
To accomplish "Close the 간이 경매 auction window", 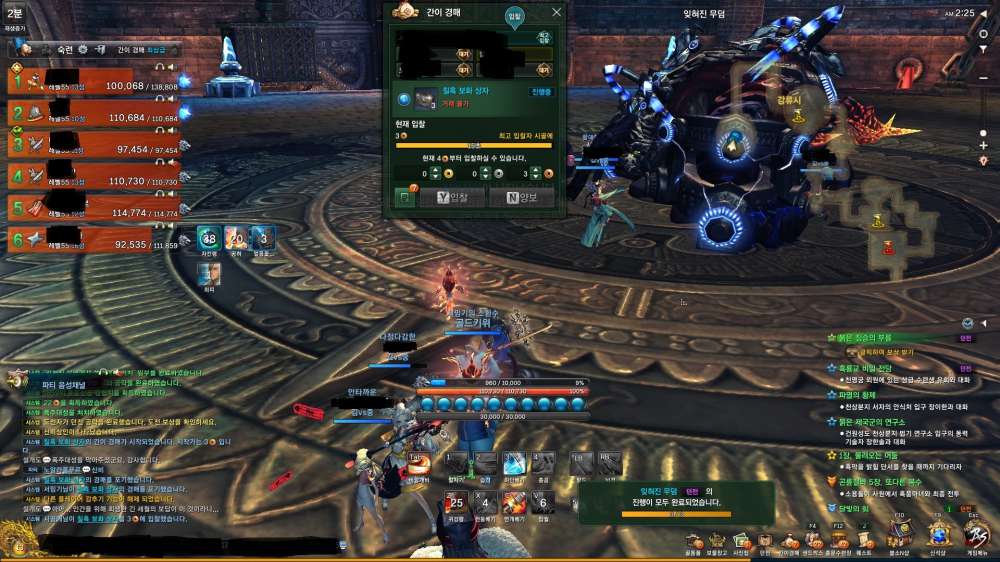I will (557, 12).
